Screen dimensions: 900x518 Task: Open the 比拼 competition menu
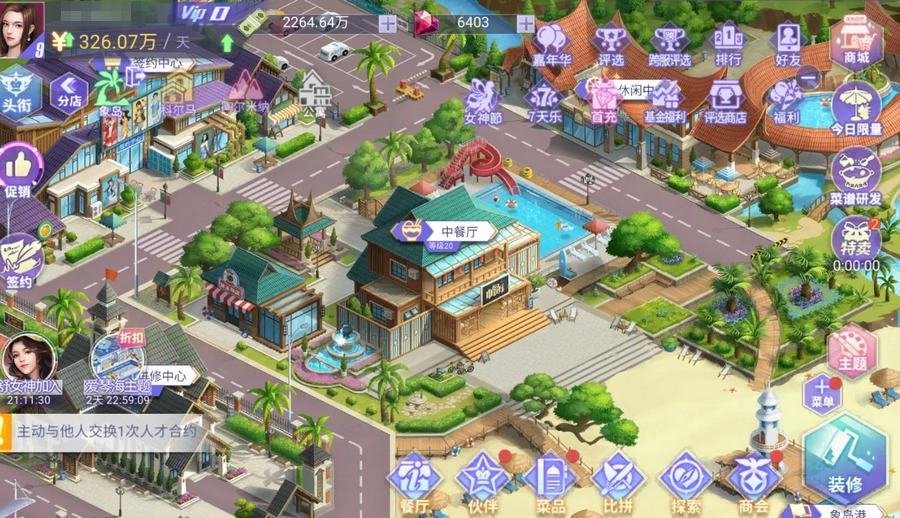(x=618, y=480)
